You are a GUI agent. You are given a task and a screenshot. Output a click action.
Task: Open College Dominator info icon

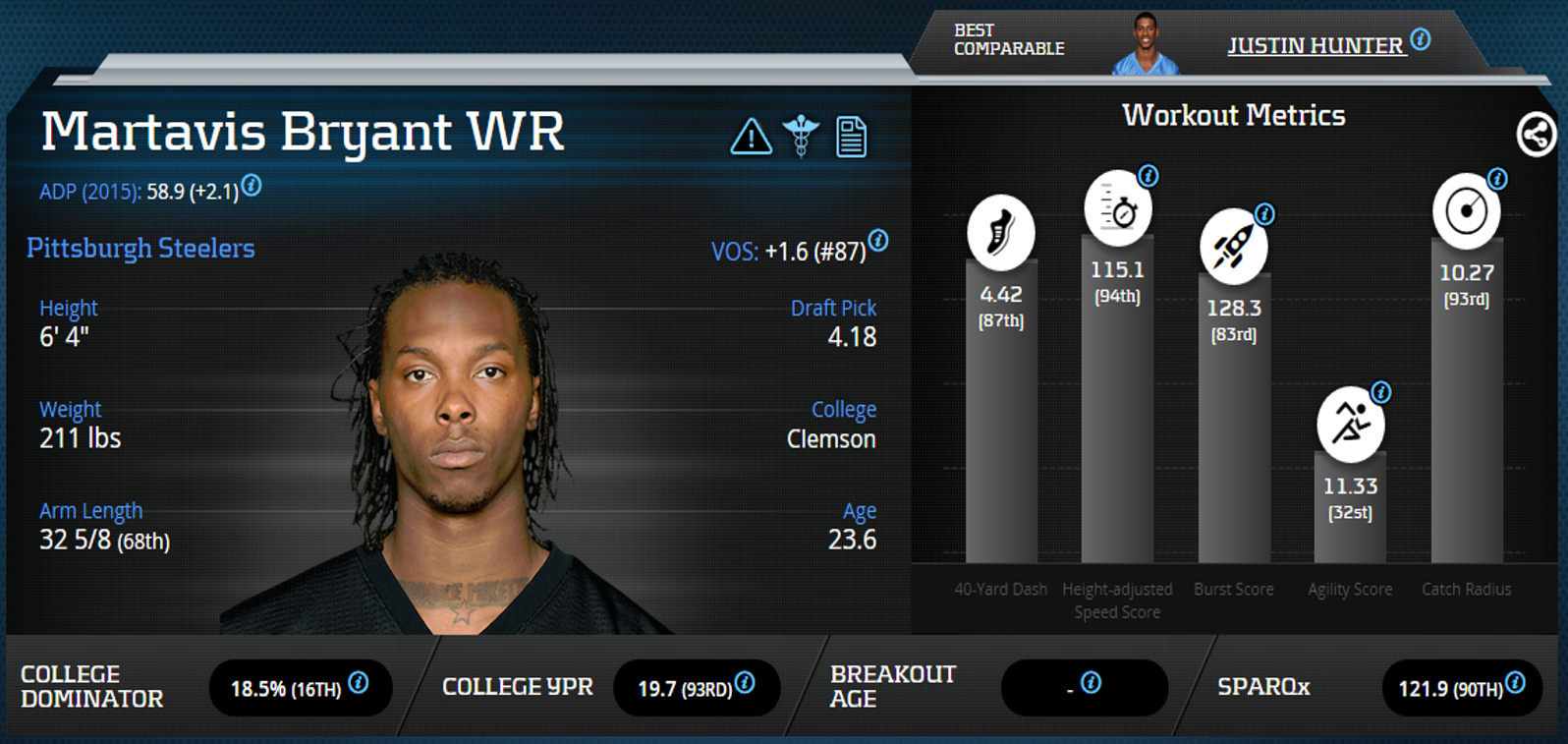point(359,682)
